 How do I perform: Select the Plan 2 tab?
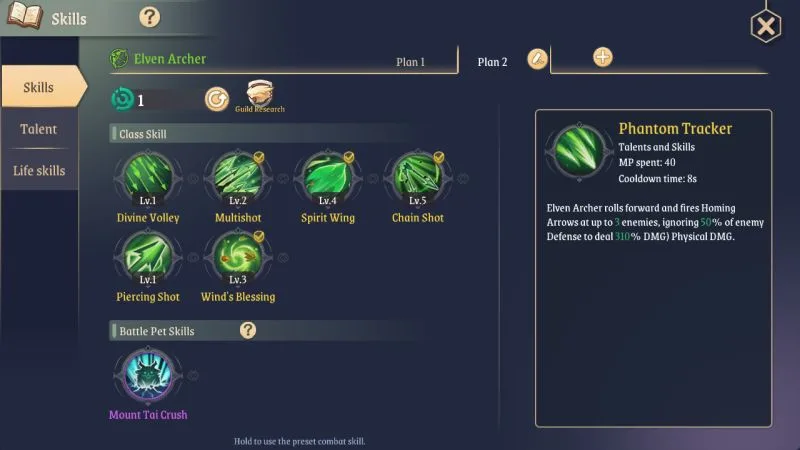coord(492,62)
